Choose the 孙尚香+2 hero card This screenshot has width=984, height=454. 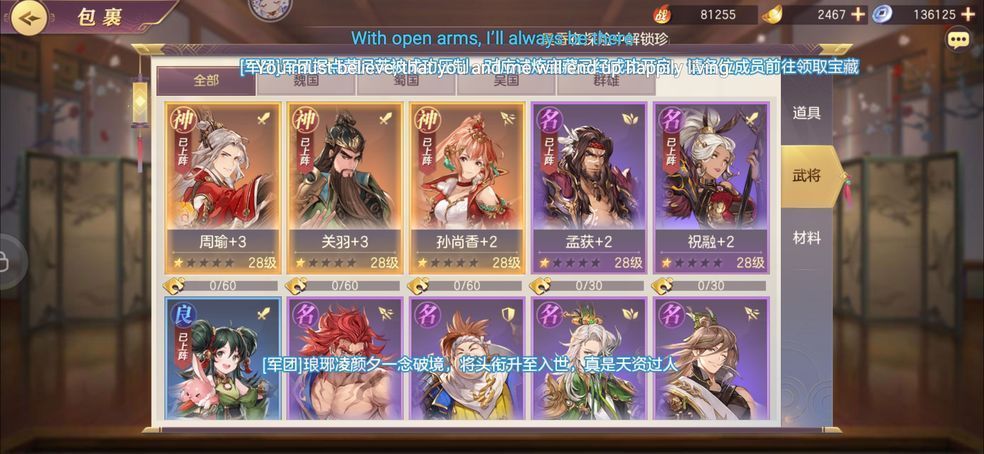point(467,188)
